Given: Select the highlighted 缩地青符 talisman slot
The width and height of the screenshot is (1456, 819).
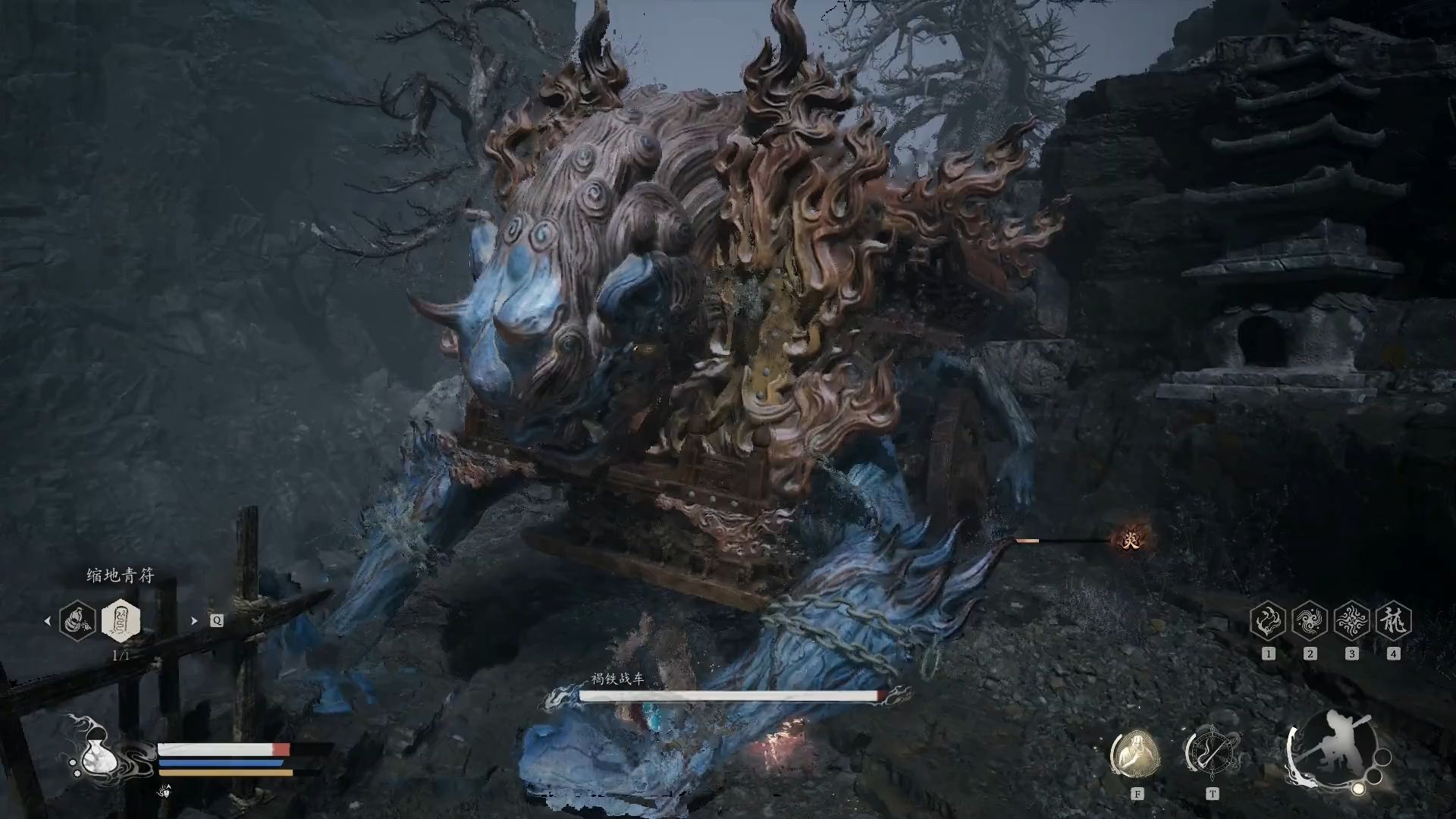Looking at the screenshot, I should click(x=121, y=620).
